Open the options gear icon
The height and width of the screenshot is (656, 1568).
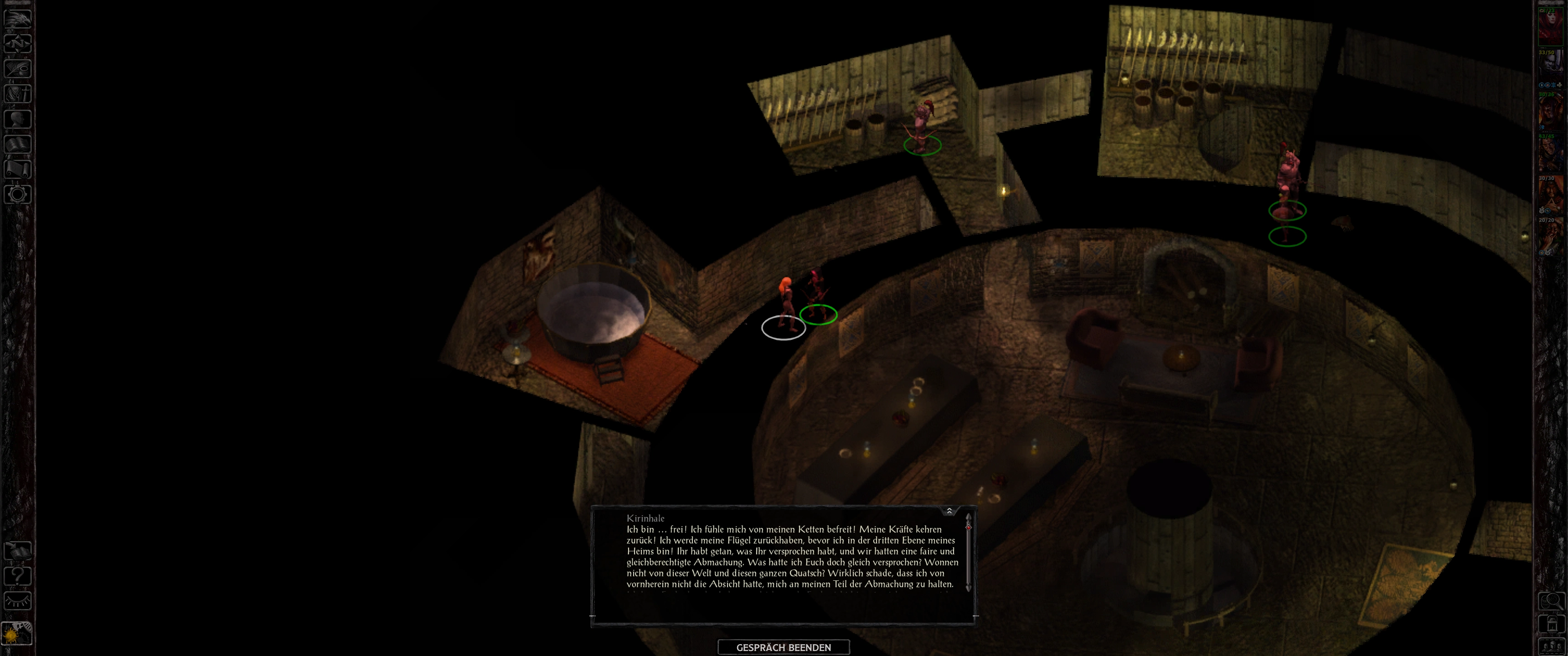[x=18, y=195]
